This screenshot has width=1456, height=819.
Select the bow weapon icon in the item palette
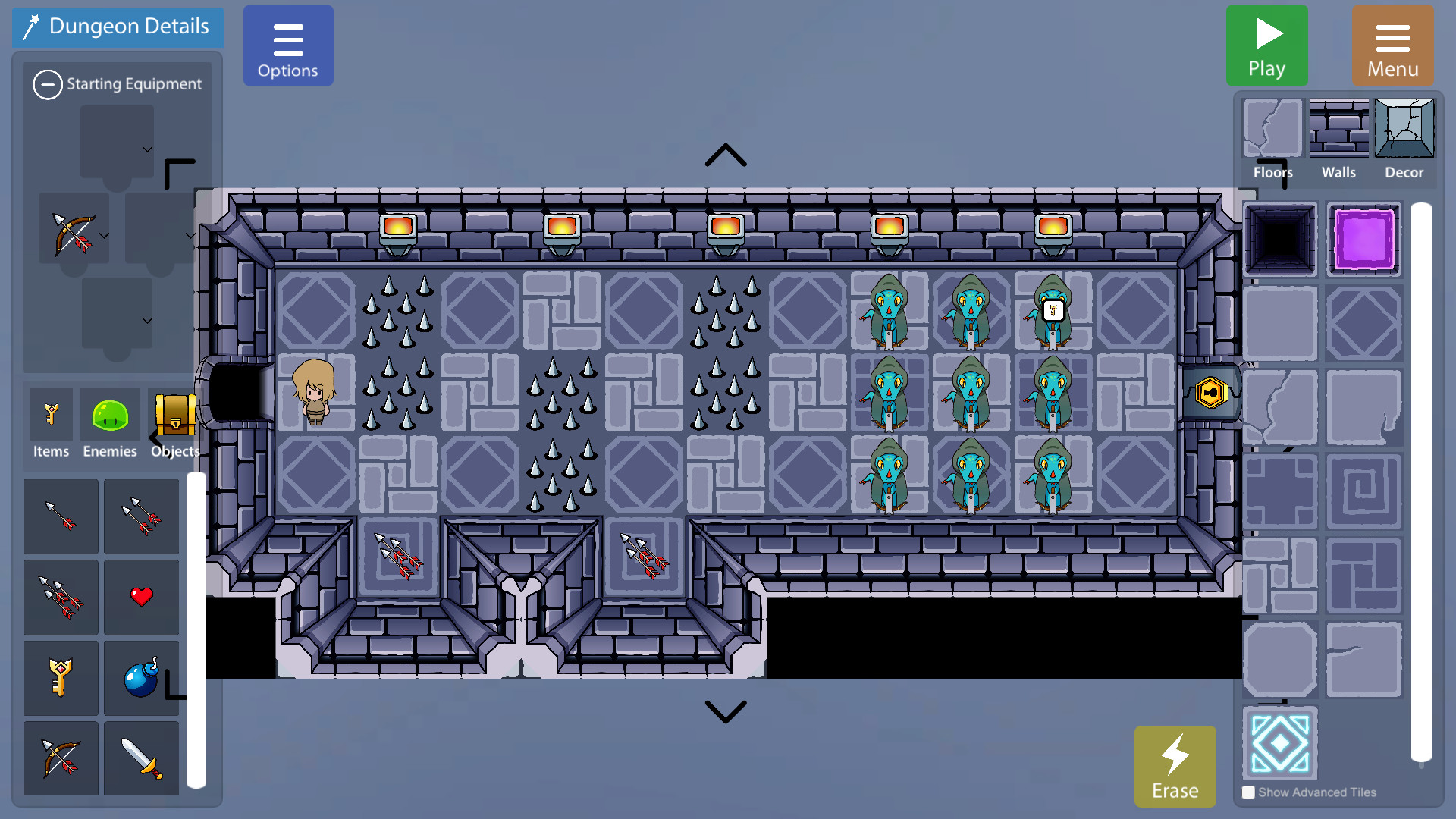pos(61,758)
